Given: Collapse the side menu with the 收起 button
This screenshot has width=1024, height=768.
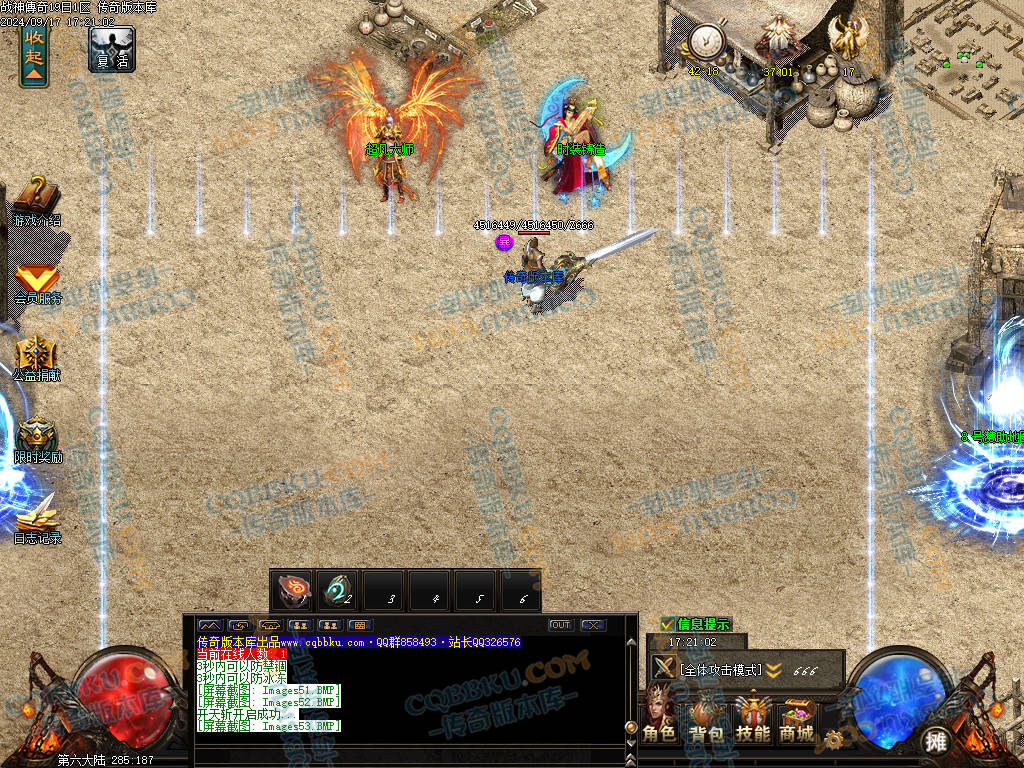Looking at the screenshot, I should 34,55.
